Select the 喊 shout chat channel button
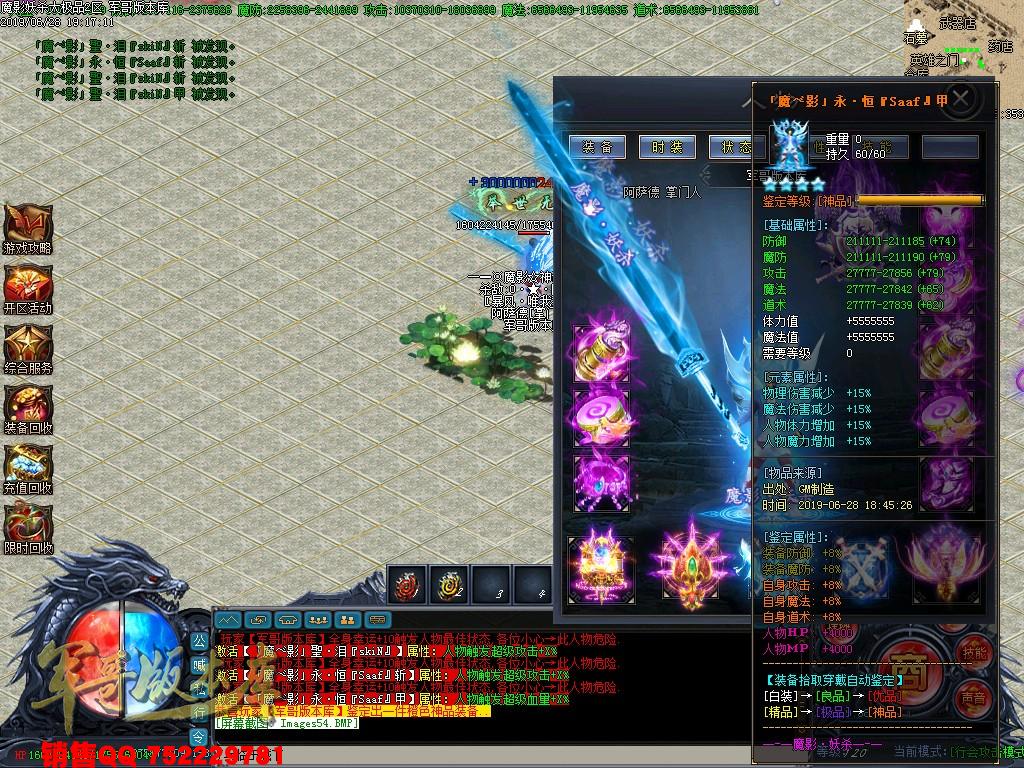 tap(198, 663)
